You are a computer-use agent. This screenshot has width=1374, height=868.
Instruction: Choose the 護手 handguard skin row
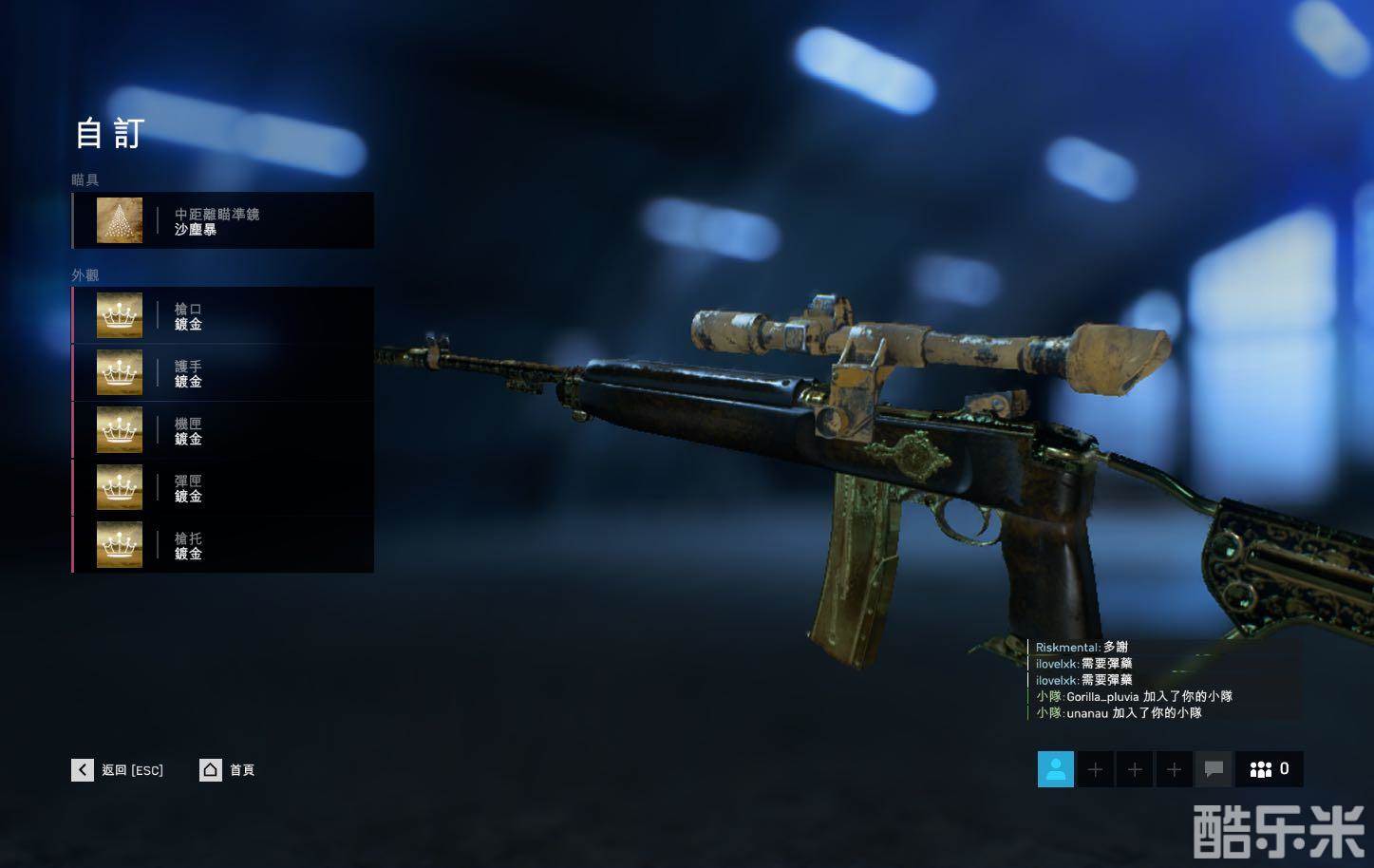[x=222, y=373]
